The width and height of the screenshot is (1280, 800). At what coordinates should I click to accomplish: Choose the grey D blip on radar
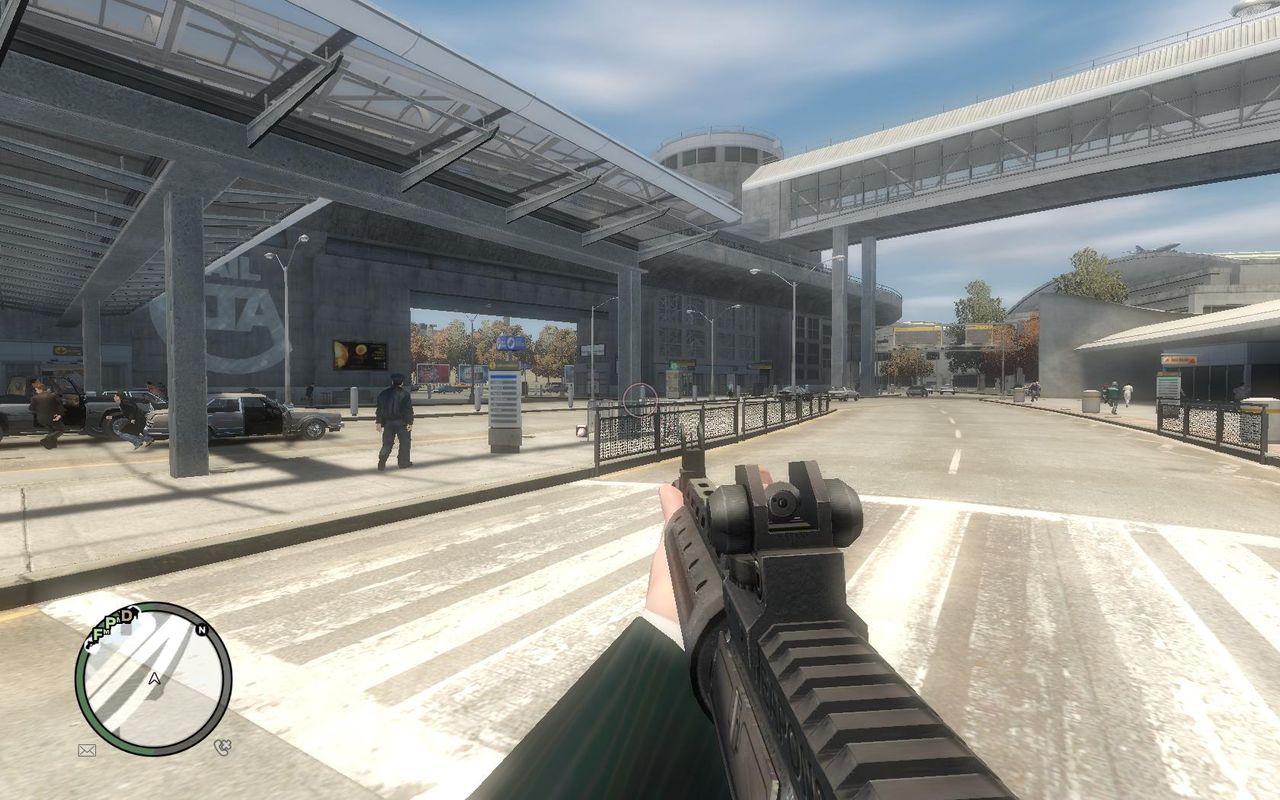point(127,615)
